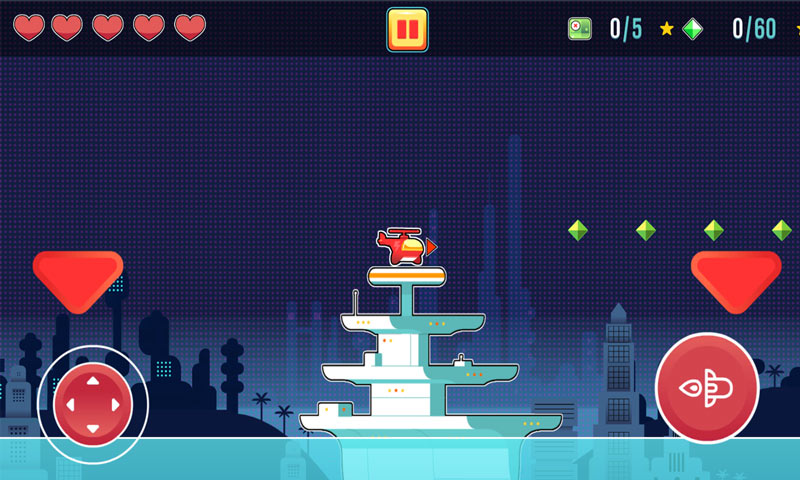Fire a missile with the red button
Image resolution: width=800 pixels, height=480 pixels.
pyautogui.click(x=706, y=388)
